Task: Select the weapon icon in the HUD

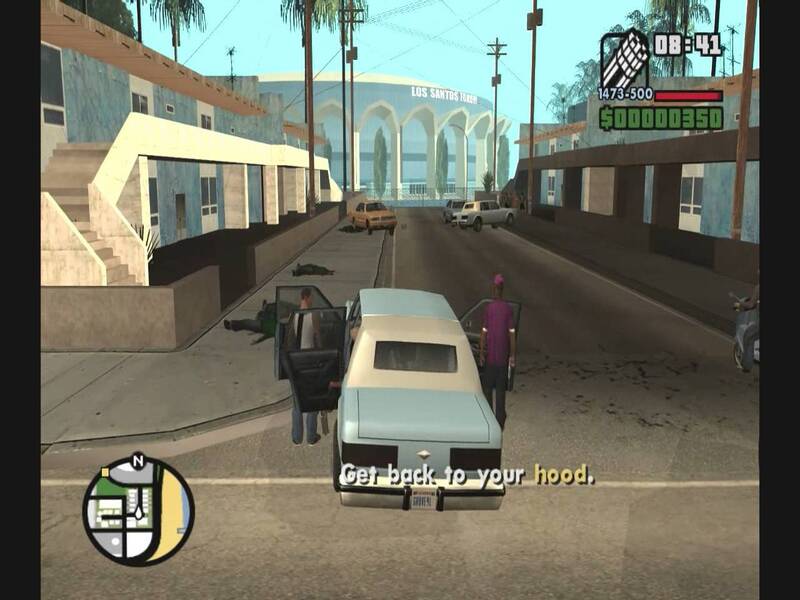Action: [623, 58]
